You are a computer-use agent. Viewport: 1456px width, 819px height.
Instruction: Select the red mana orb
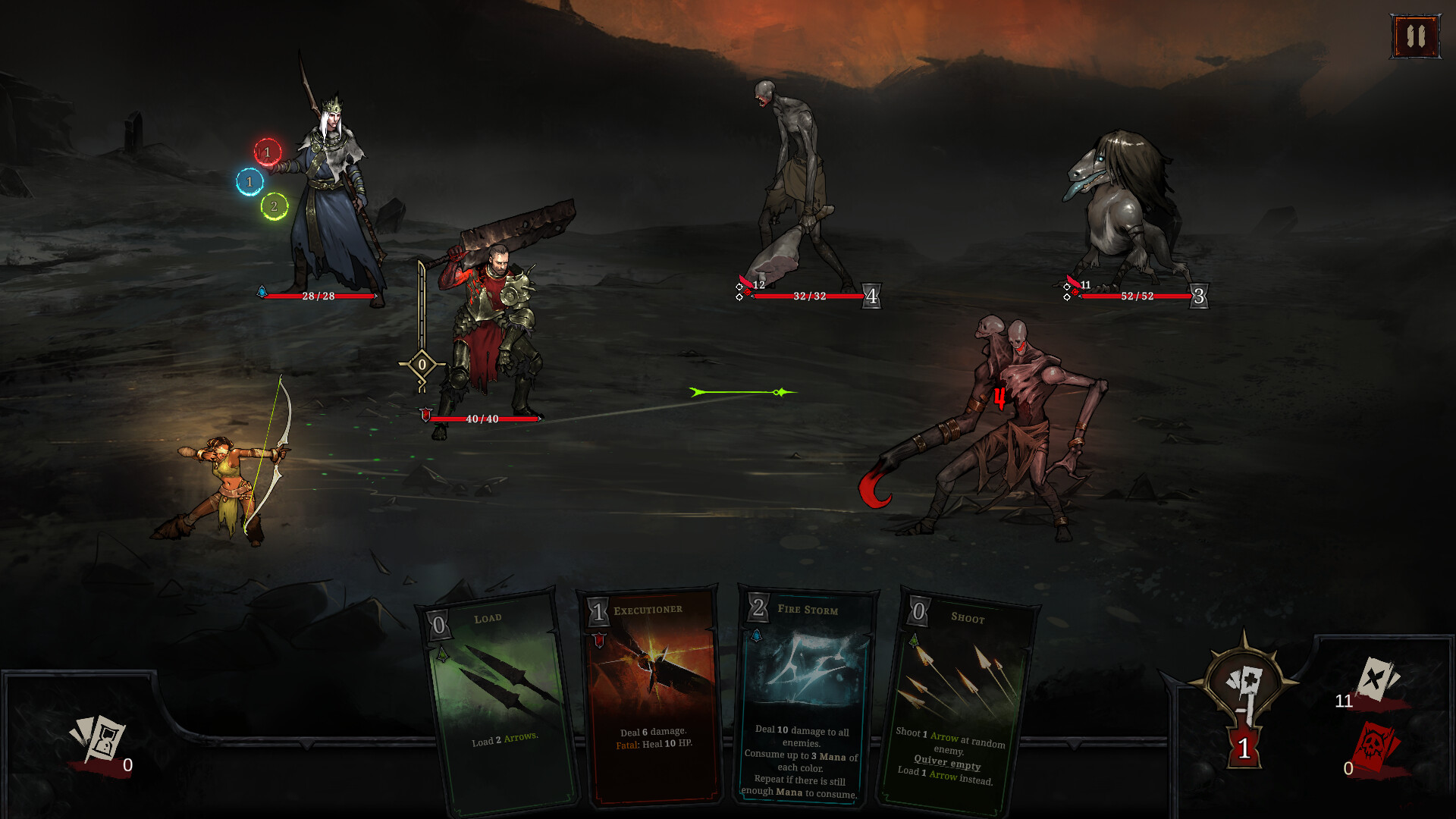click(266, 150)
